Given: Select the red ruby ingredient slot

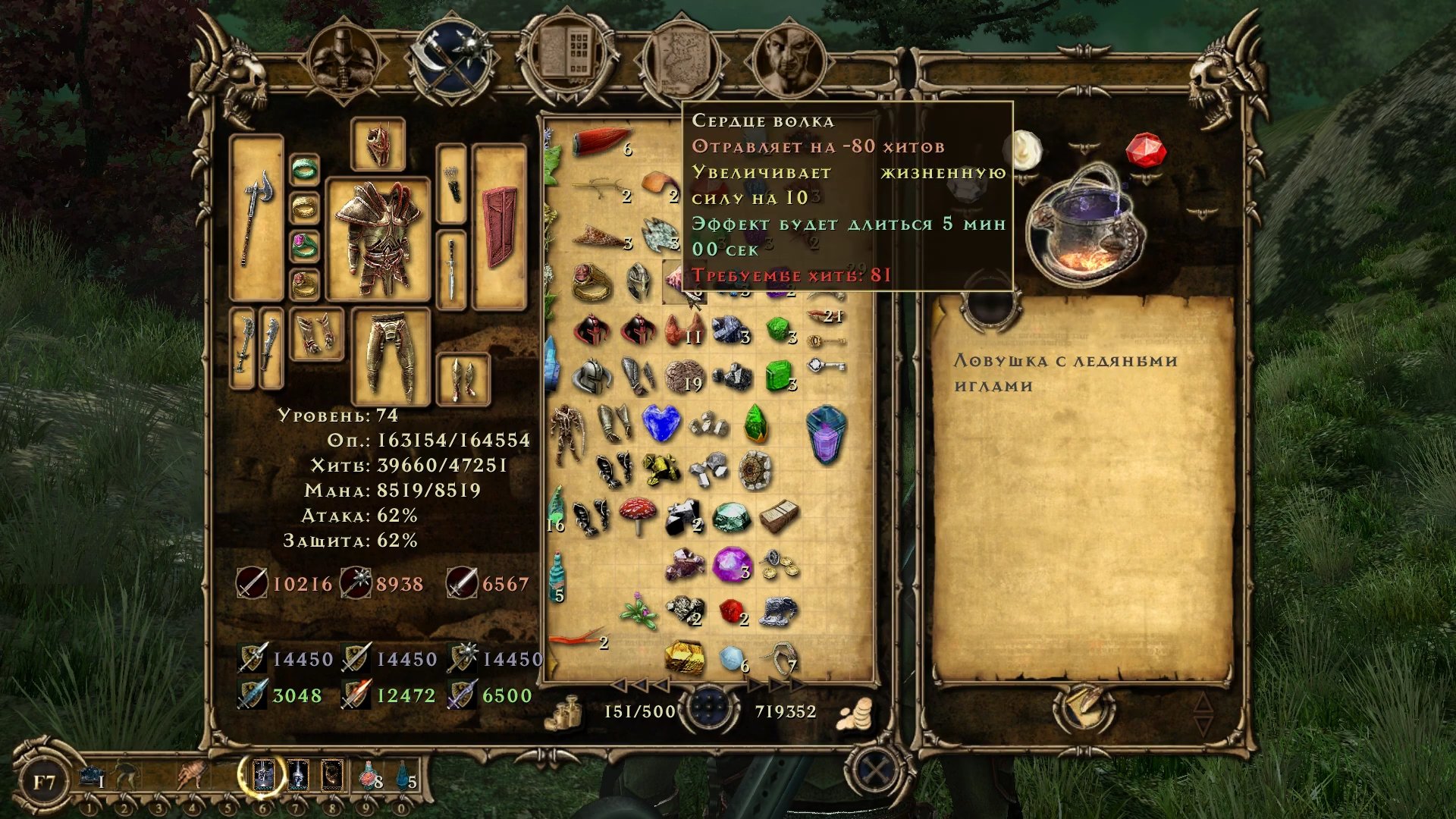Looking at the screenshot, I should click(x=1145, y=150).
